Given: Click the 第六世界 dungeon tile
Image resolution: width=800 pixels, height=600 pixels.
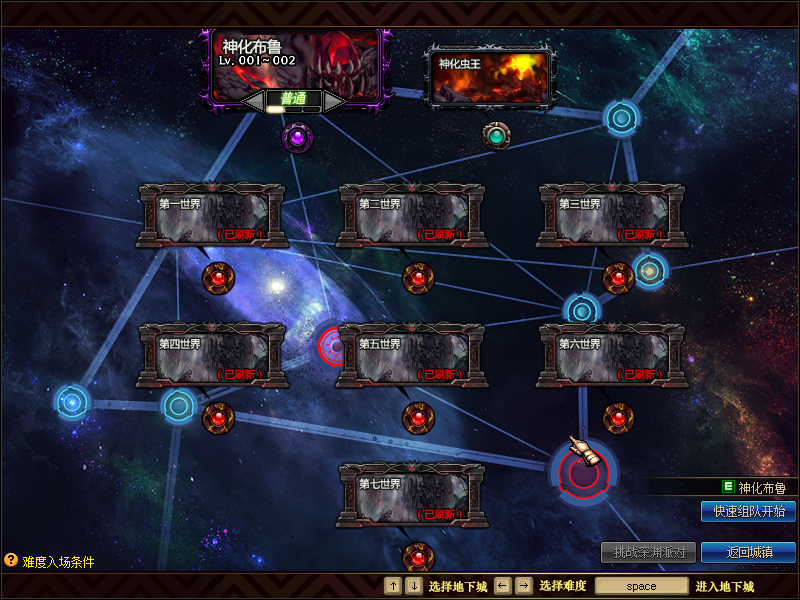Looking at the screenshot, I should pos(612,355).
